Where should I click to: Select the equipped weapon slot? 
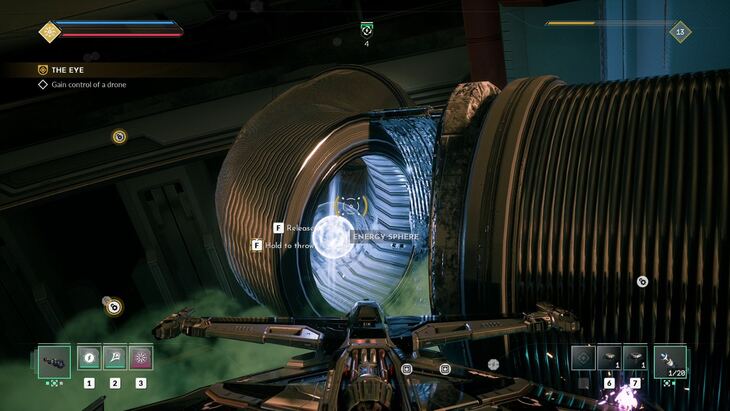coord(53,359)
